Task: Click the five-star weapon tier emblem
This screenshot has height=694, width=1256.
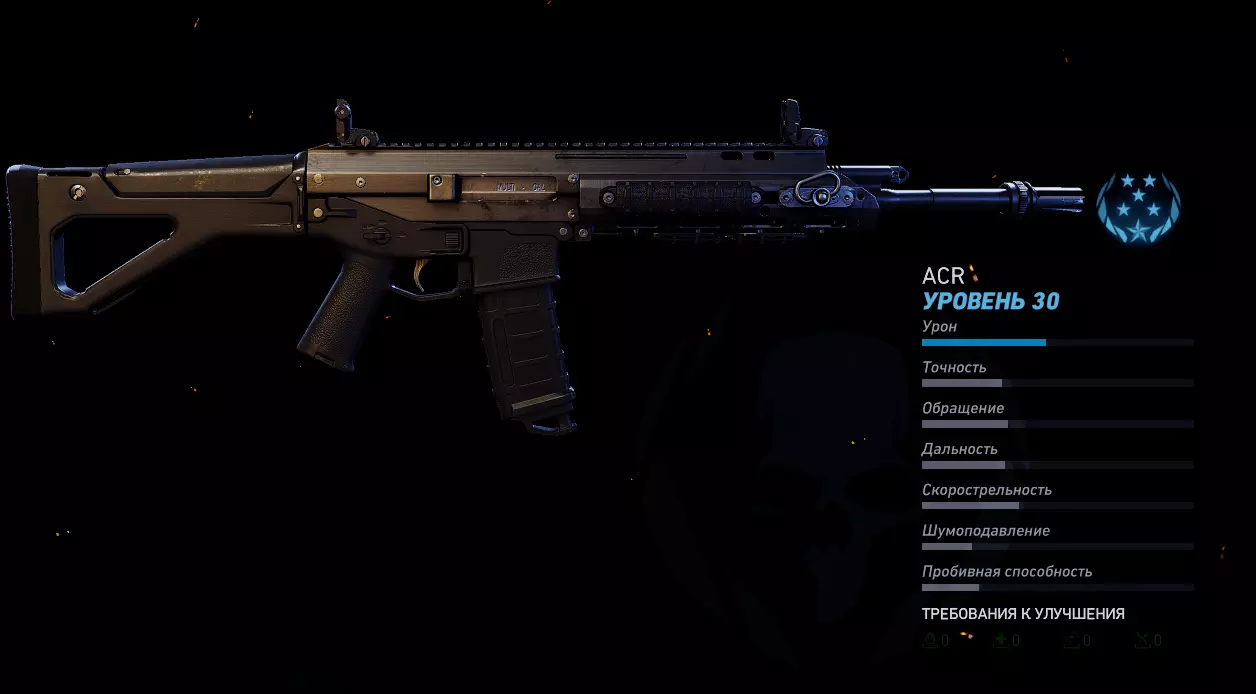Action: [1138, 208]
